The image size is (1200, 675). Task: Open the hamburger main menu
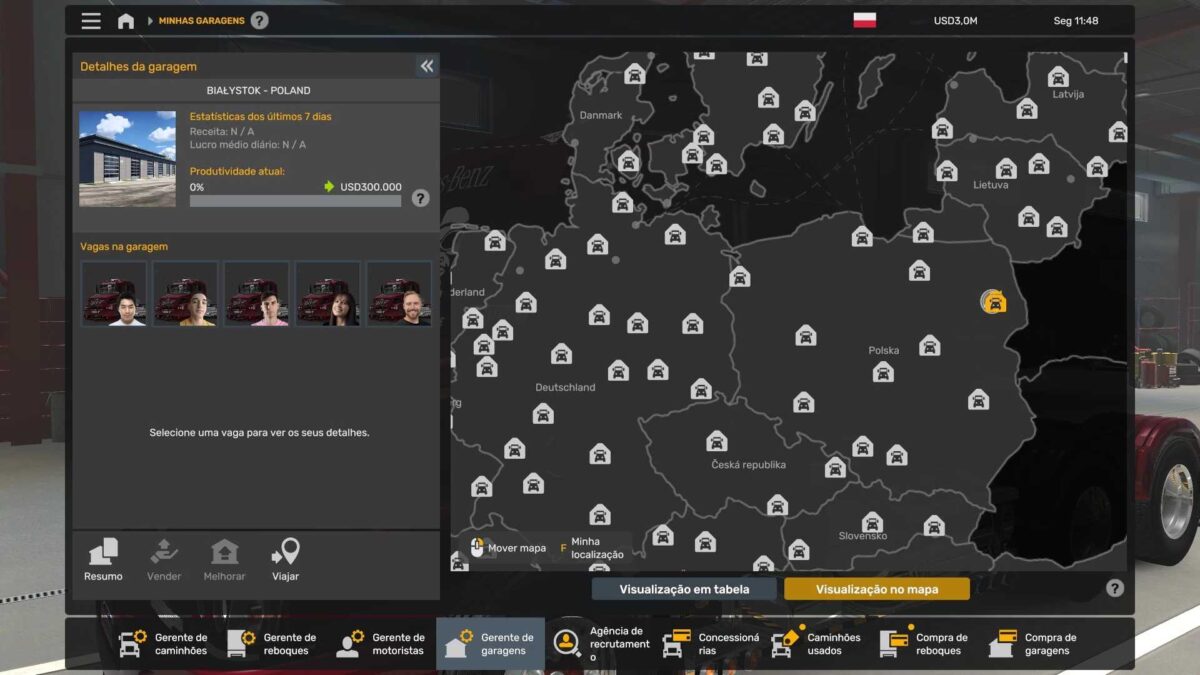point(91,21)
